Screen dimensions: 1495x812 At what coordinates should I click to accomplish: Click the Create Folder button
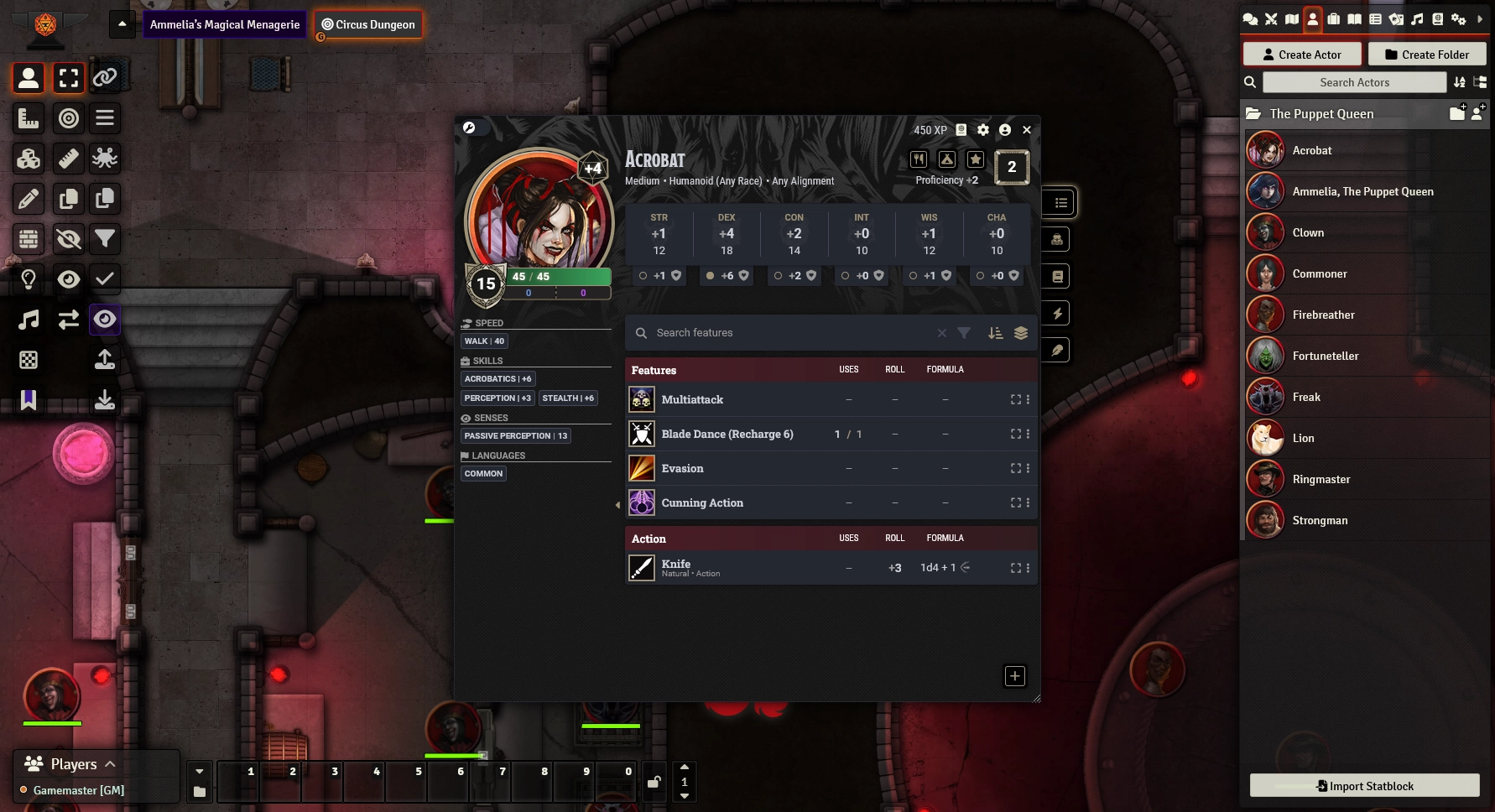(1426, 55)
